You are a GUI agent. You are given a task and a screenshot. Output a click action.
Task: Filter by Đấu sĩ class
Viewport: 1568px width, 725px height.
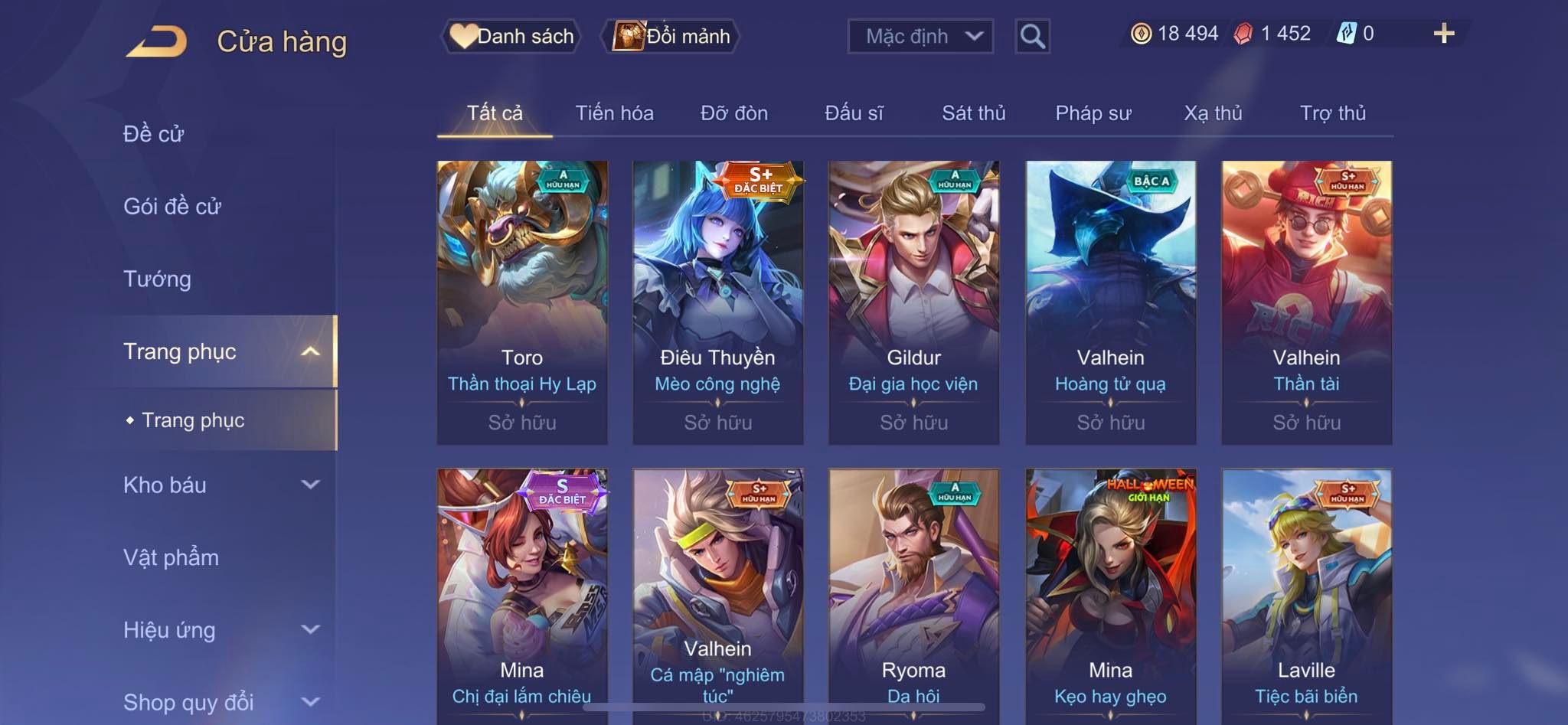854,113
